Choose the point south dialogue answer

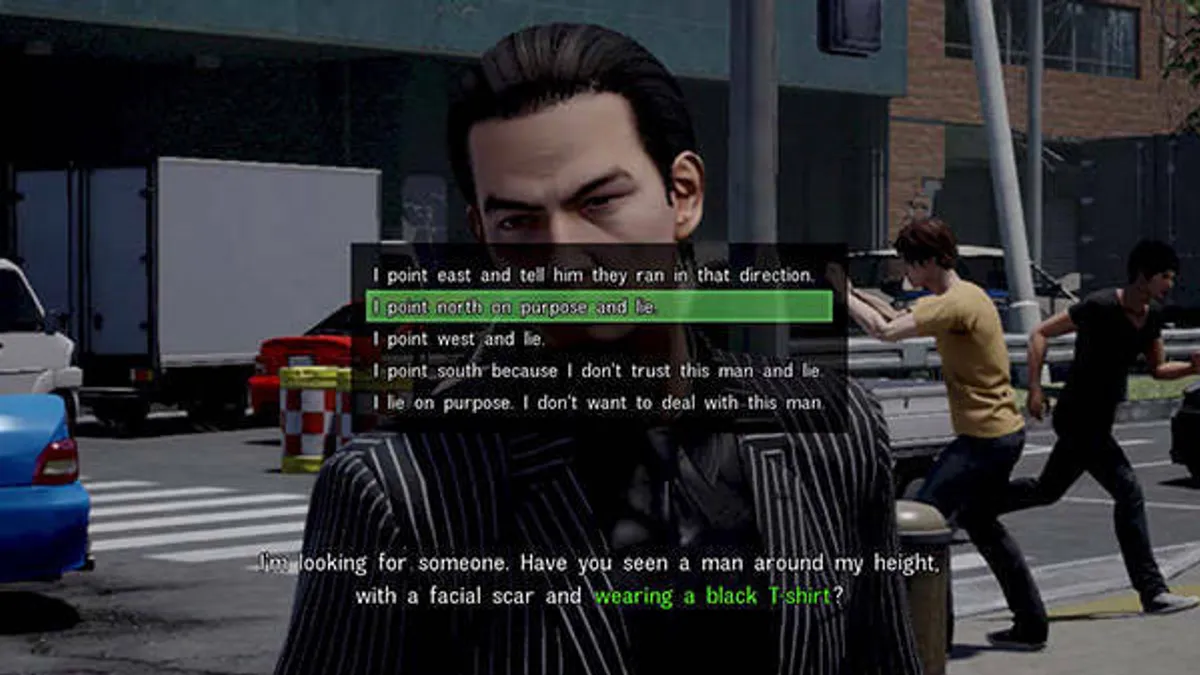point(597,371)
